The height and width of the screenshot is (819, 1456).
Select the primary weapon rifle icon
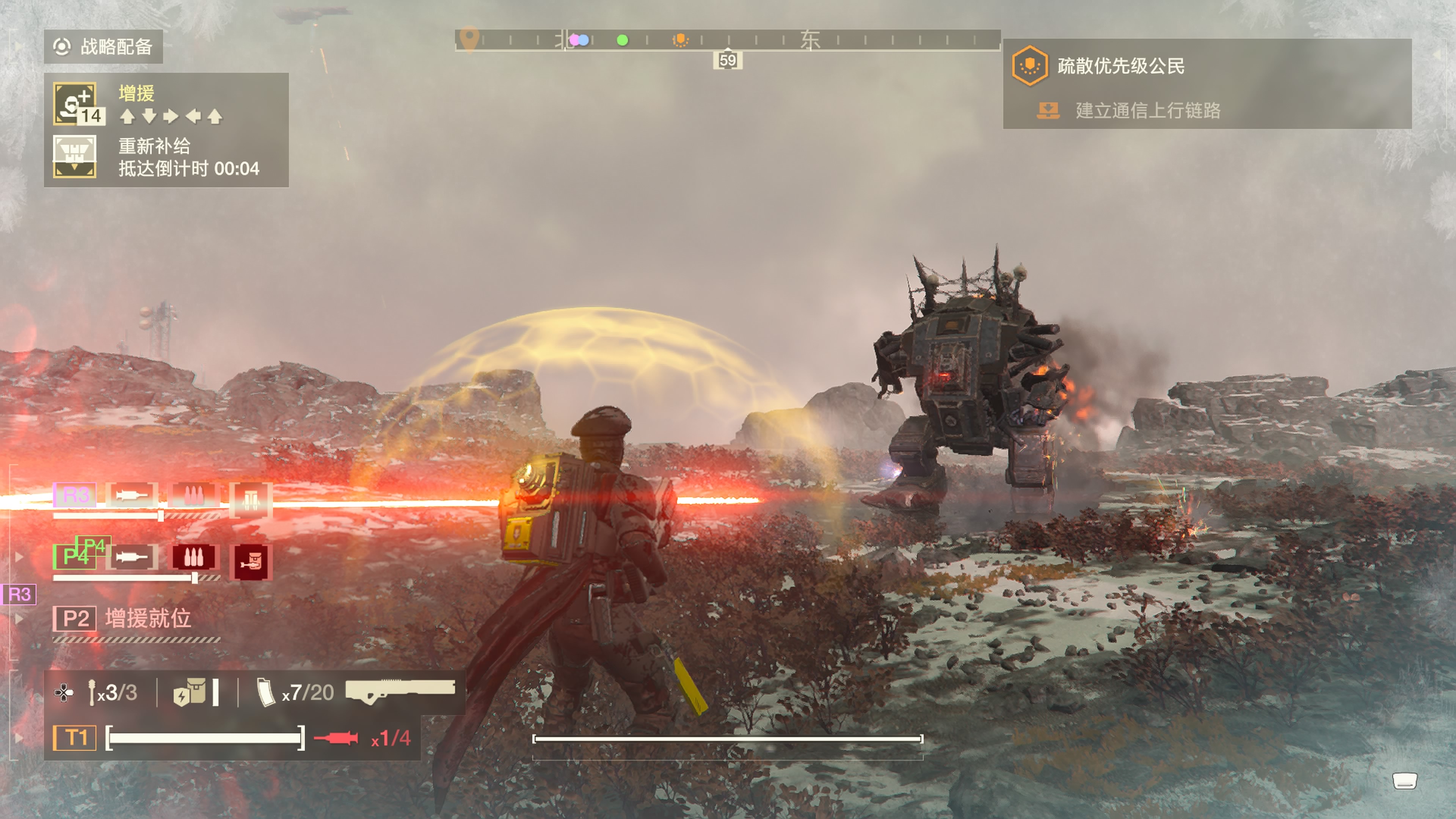(x=400, y=691)
